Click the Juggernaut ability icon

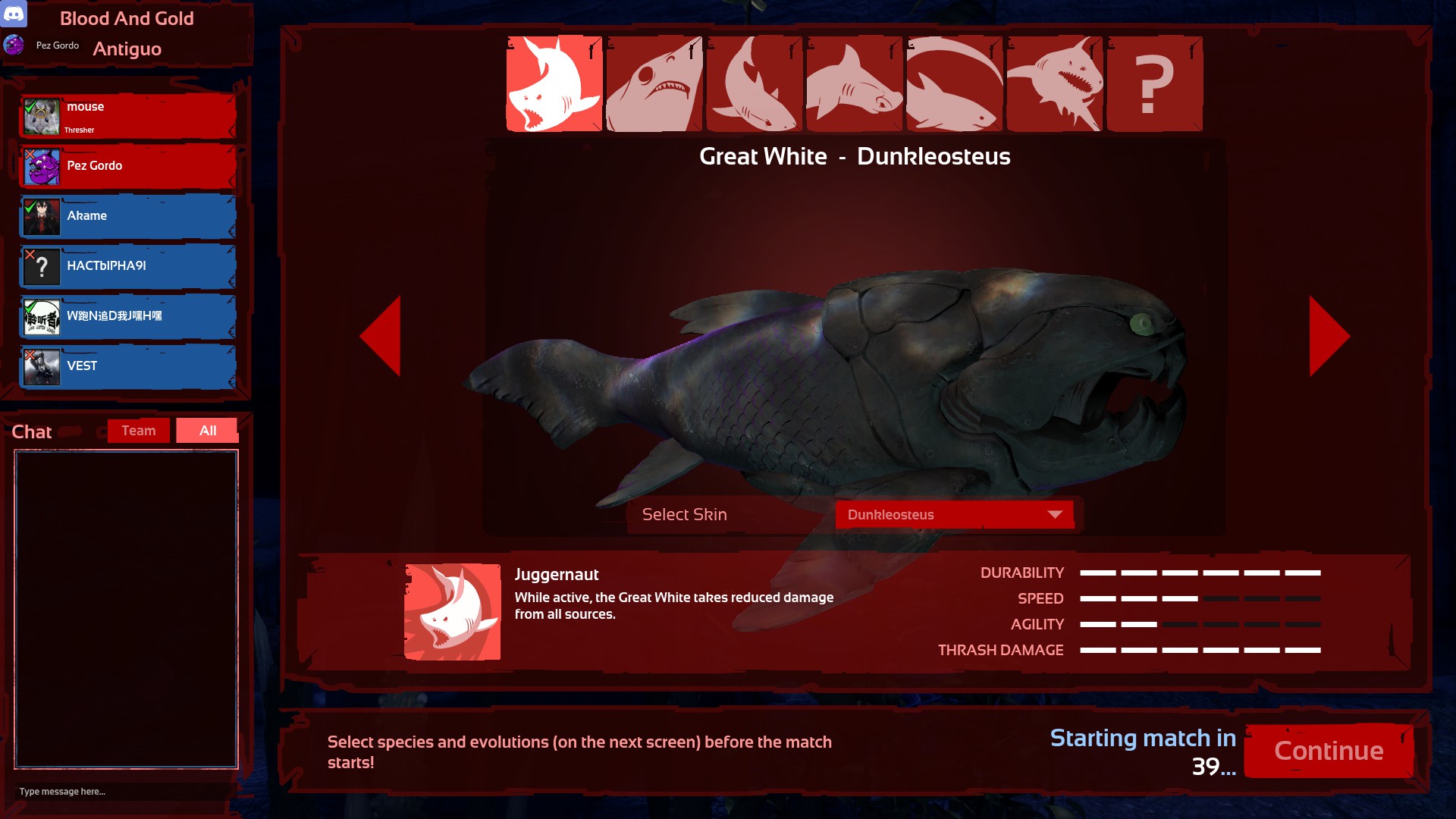click(x=453, y=611)
